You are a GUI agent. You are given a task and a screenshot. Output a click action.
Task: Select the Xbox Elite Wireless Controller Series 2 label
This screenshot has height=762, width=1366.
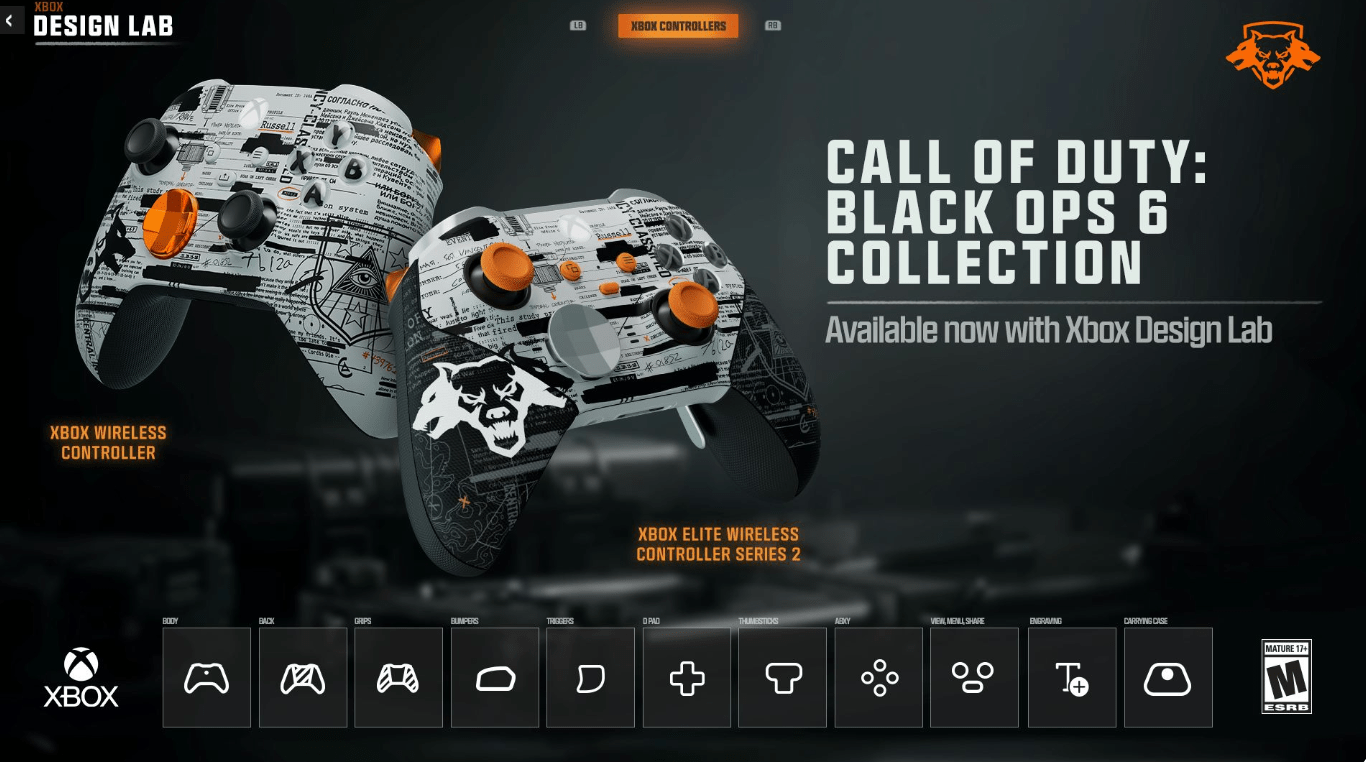[x=718, y=543]
